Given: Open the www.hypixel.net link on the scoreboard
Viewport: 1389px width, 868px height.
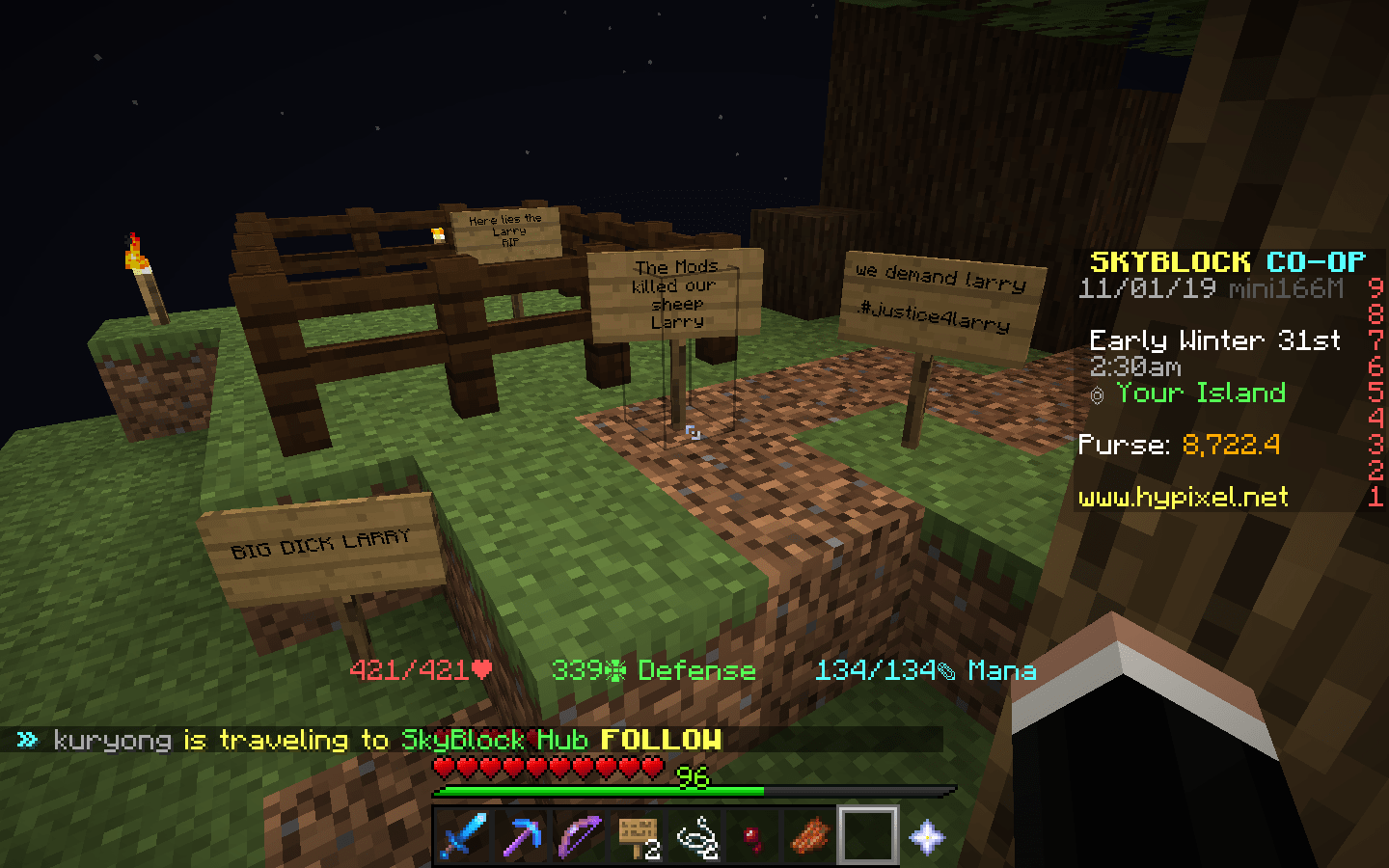Looking at the screenshot, I should [x=1183, y=499].
